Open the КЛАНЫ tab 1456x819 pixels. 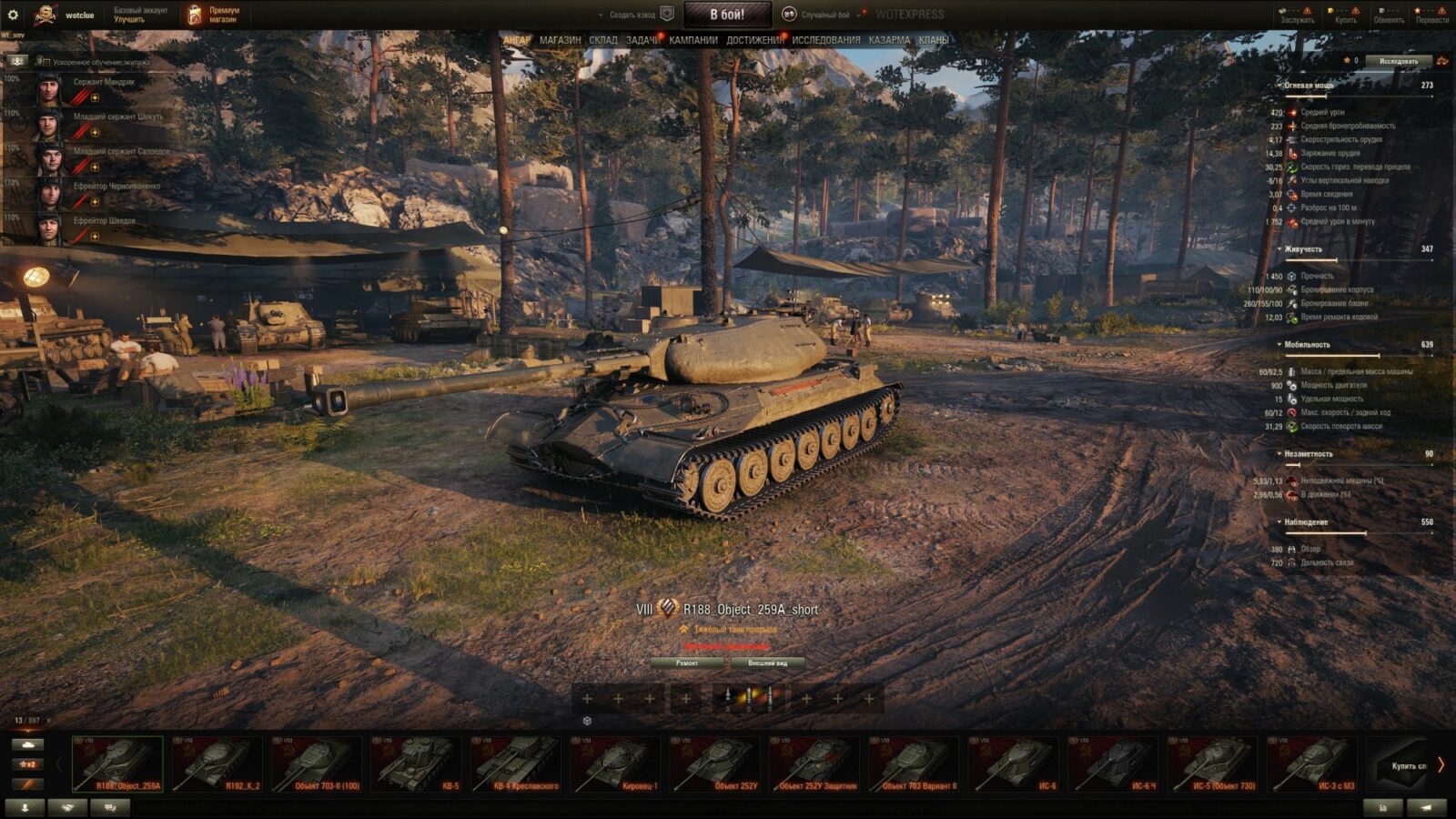(933, 40)
